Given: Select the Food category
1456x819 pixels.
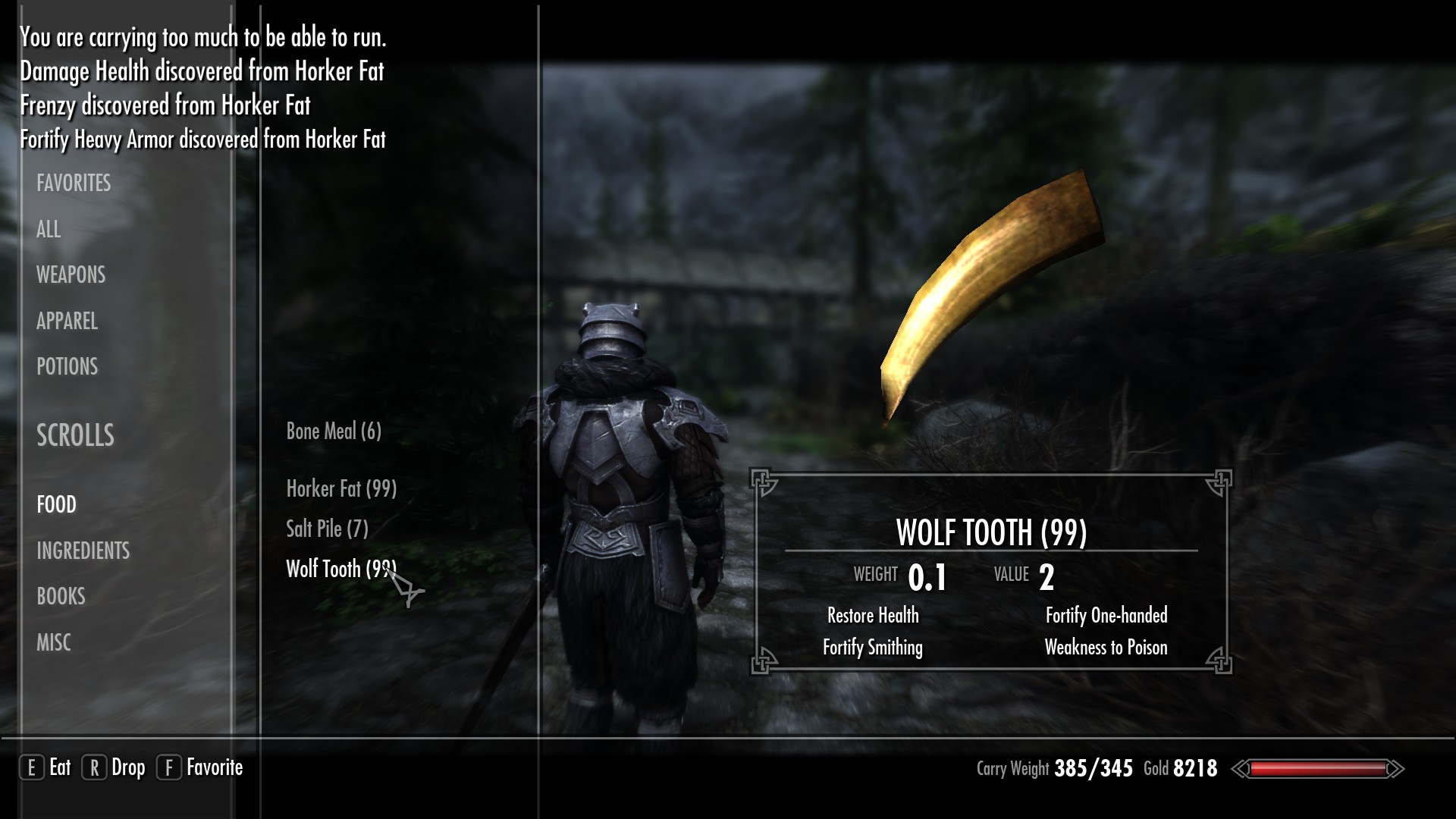Looking at the screenshot, I should click(56, 504).
